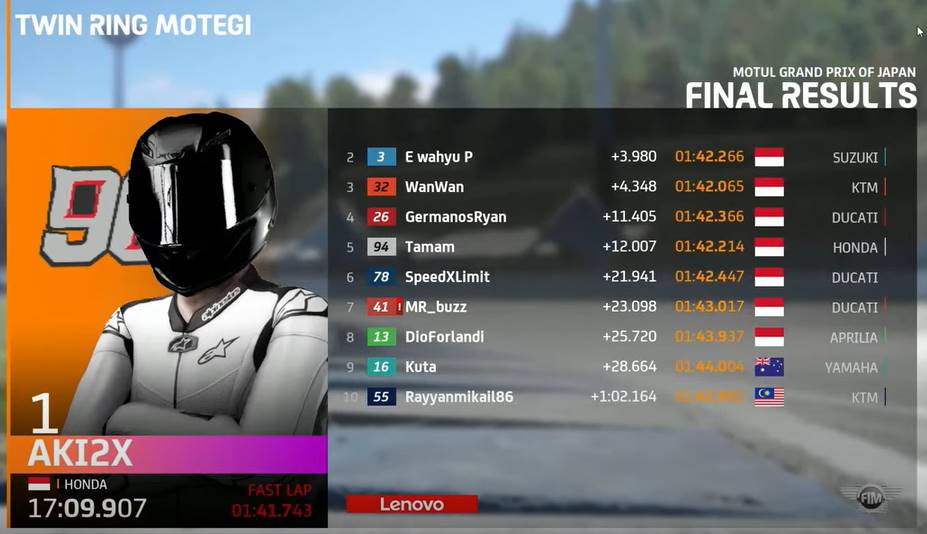The height and width of the screenshot is (534, 927).
Task: Select Tamam's row in the results
Action: pyautogui.click(x=615, y=247)
